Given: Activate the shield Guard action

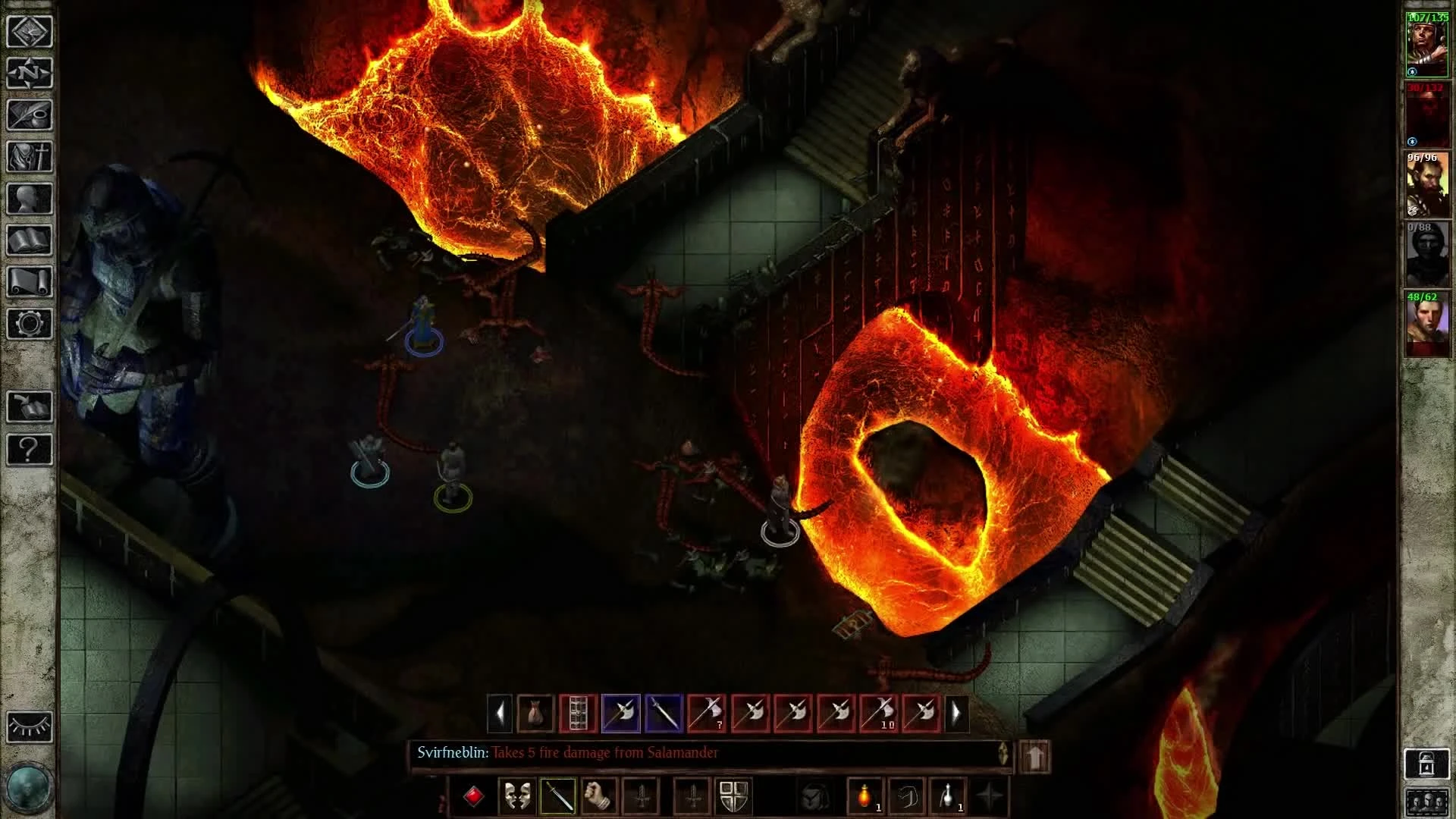Looking at the screenshot, I should [x=733, y=797].
